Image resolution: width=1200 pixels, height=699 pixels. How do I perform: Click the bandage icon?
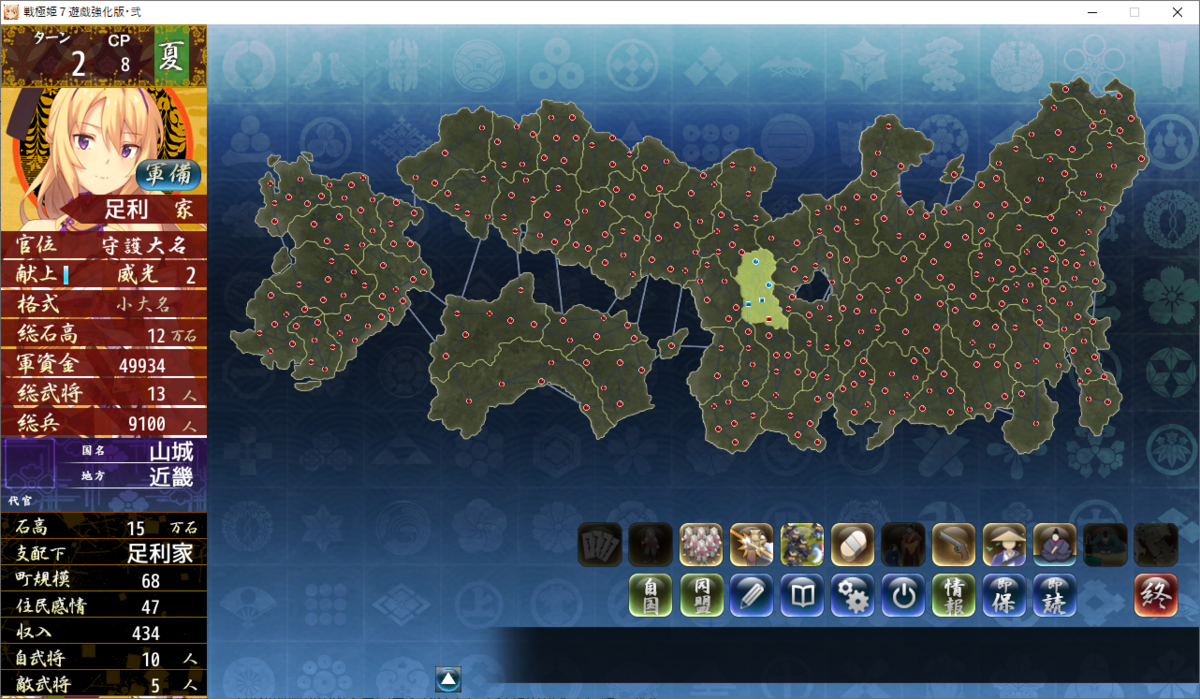coord(852,544)
